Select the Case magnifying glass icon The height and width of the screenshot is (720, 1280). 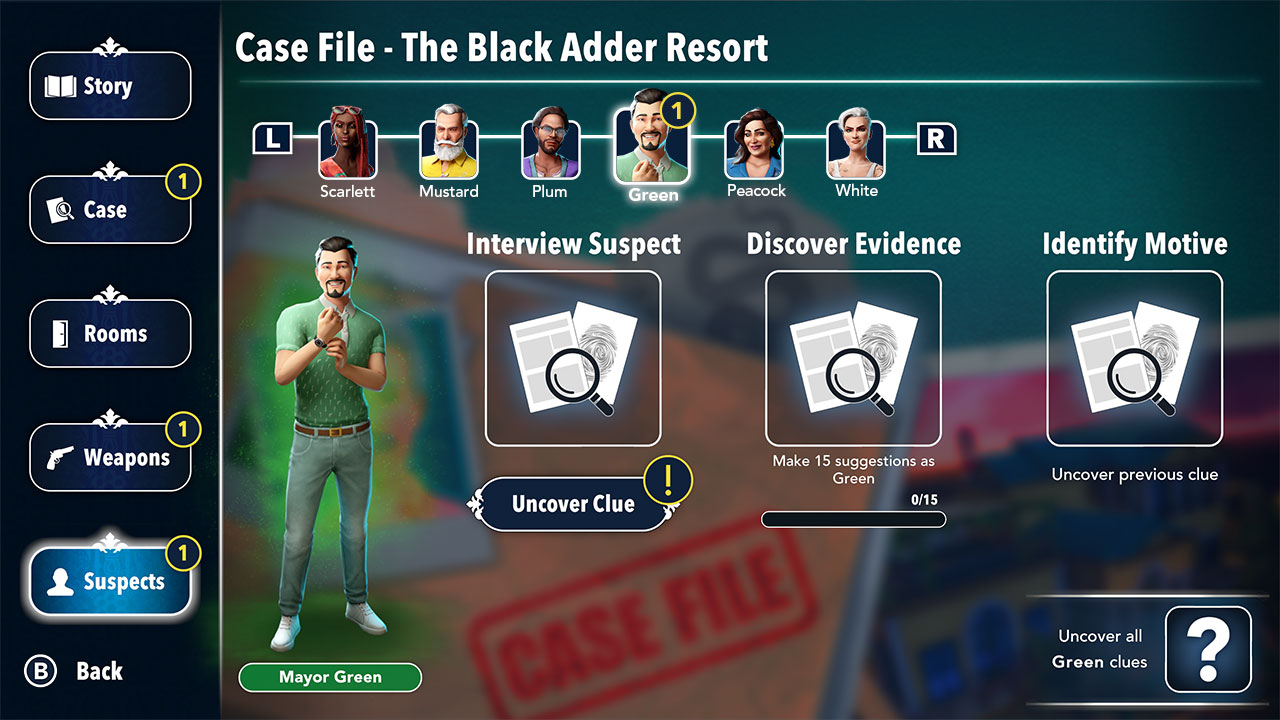[x=60, y=209]
